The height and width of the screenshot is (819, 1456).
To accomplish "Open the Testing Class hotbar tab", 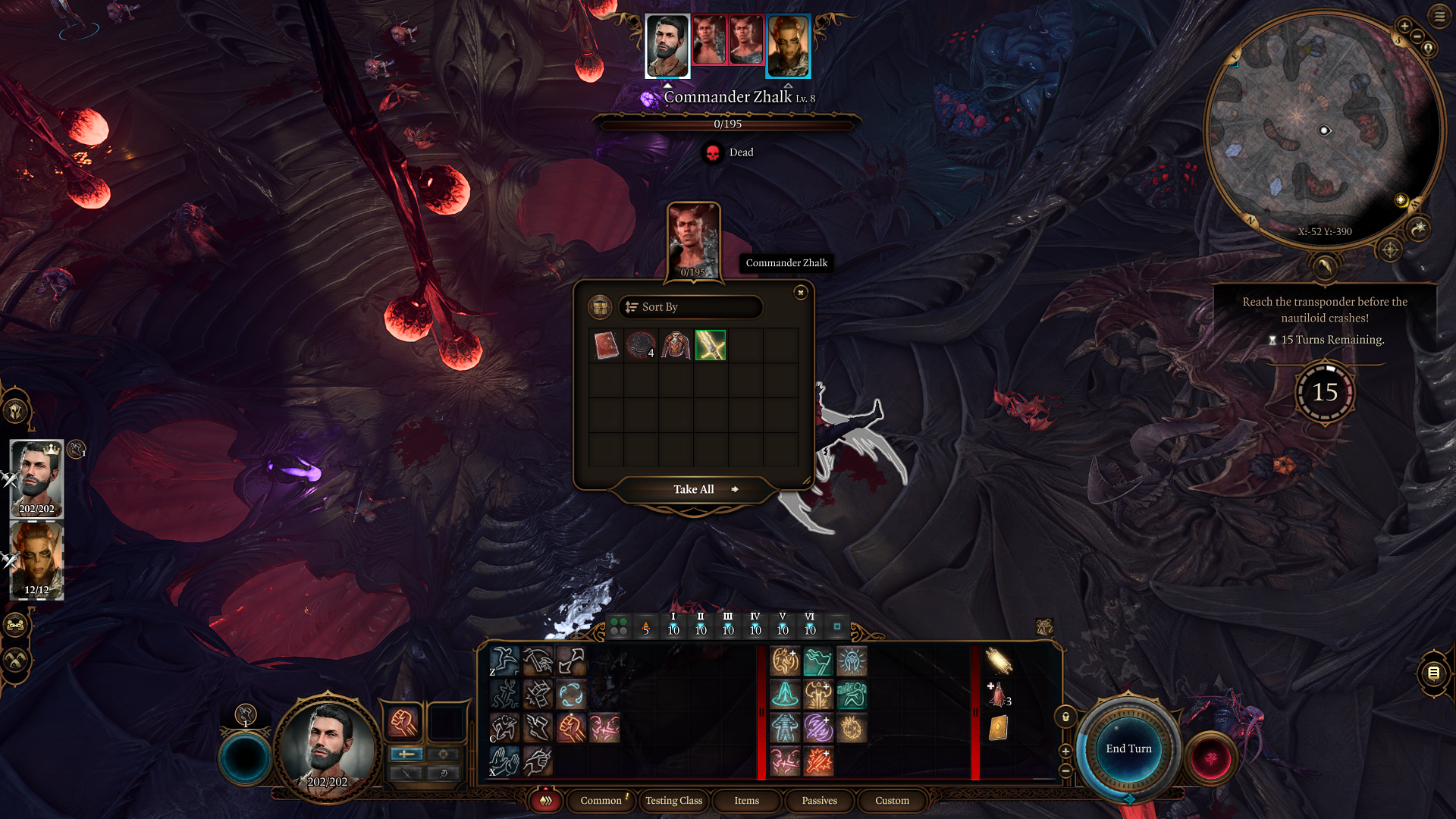I will 673,801.
